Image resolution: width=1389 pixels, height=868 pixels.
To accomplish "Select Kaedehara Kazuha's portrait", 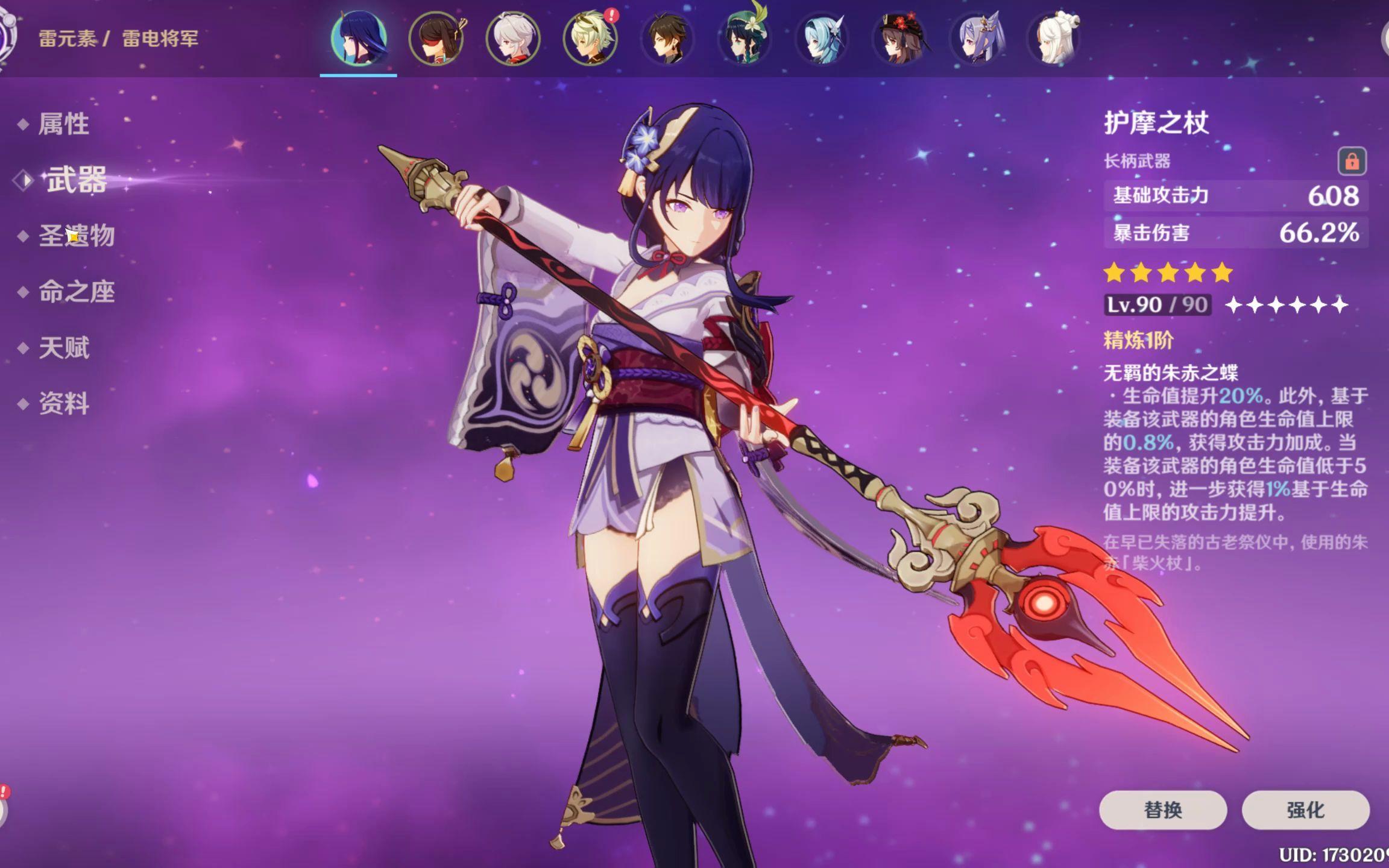I will click(x=513, y=39).
